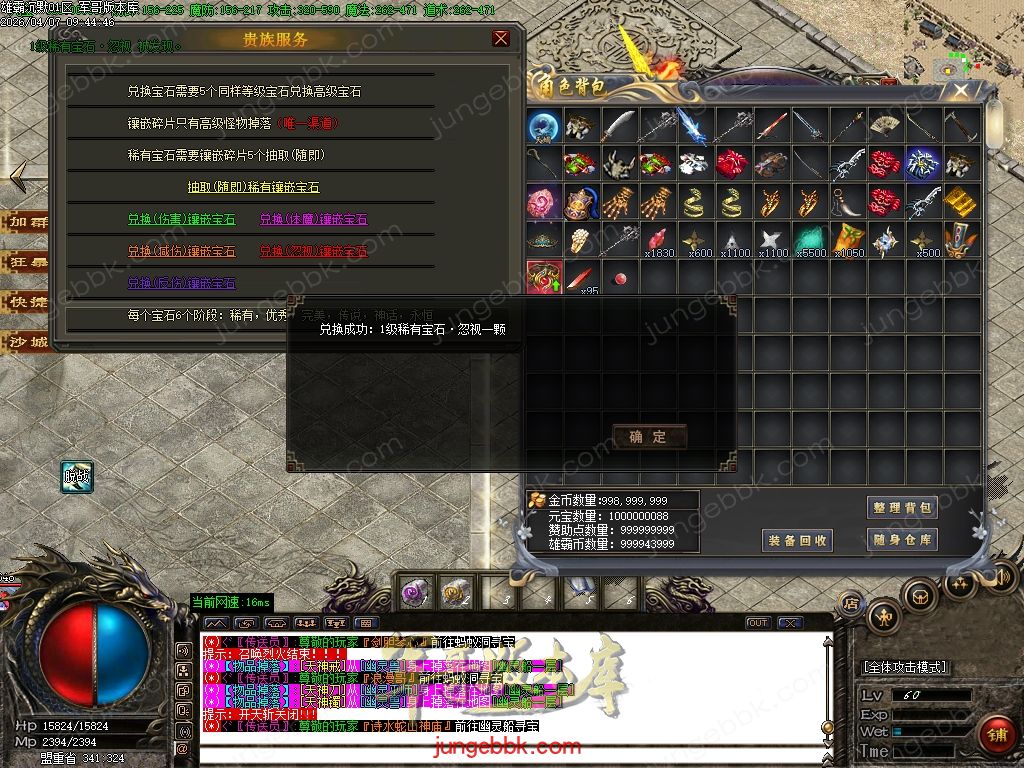
Task: Choose the 兑换(反伤)镶嵌宝石 reflect gem exchange
Action: [182, 283]
